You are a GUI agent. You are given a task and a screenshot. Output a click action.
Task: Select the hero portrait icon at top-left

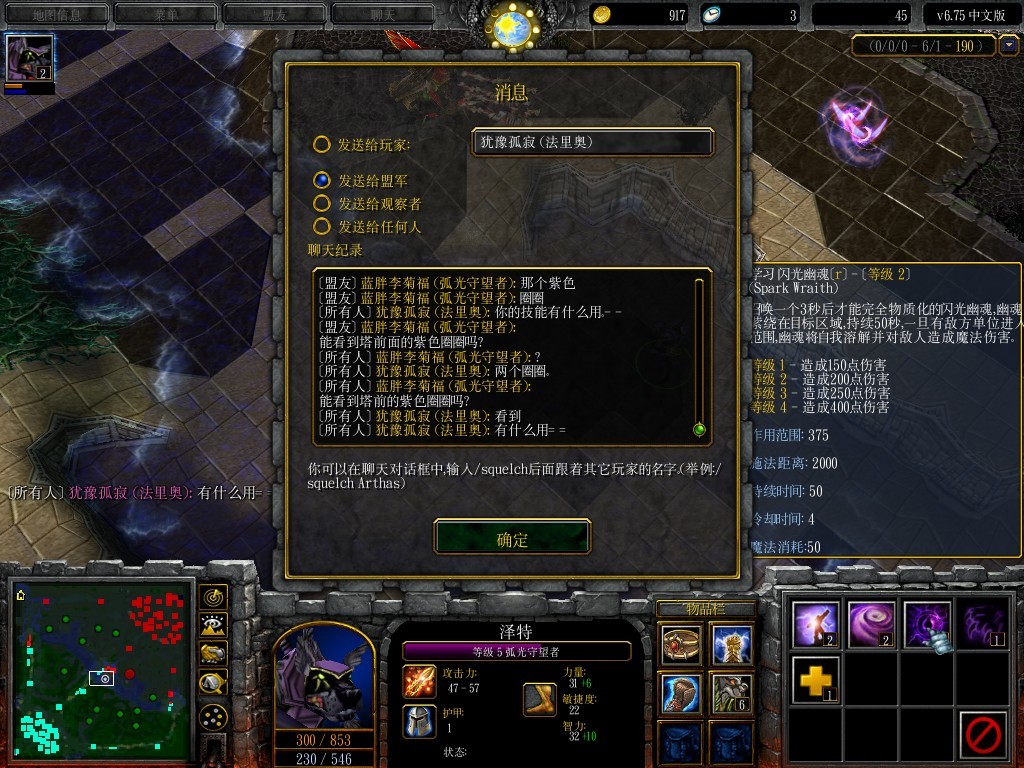coord(28,57)
